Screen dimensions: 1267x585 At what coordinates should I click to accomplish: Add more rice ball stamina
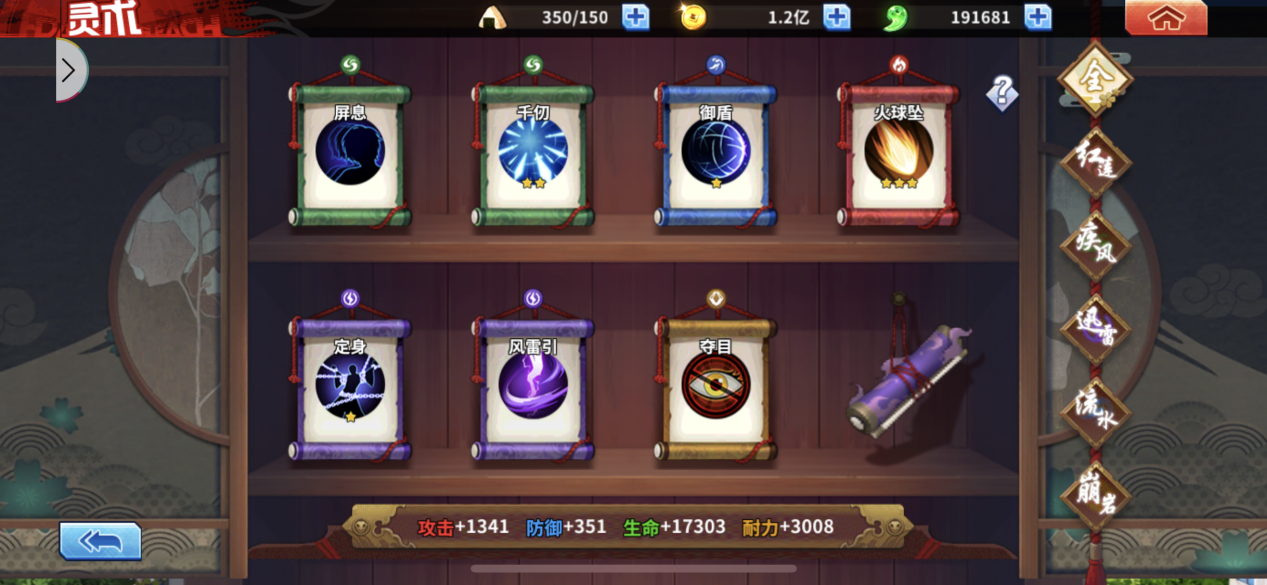(x=635, y=17)
